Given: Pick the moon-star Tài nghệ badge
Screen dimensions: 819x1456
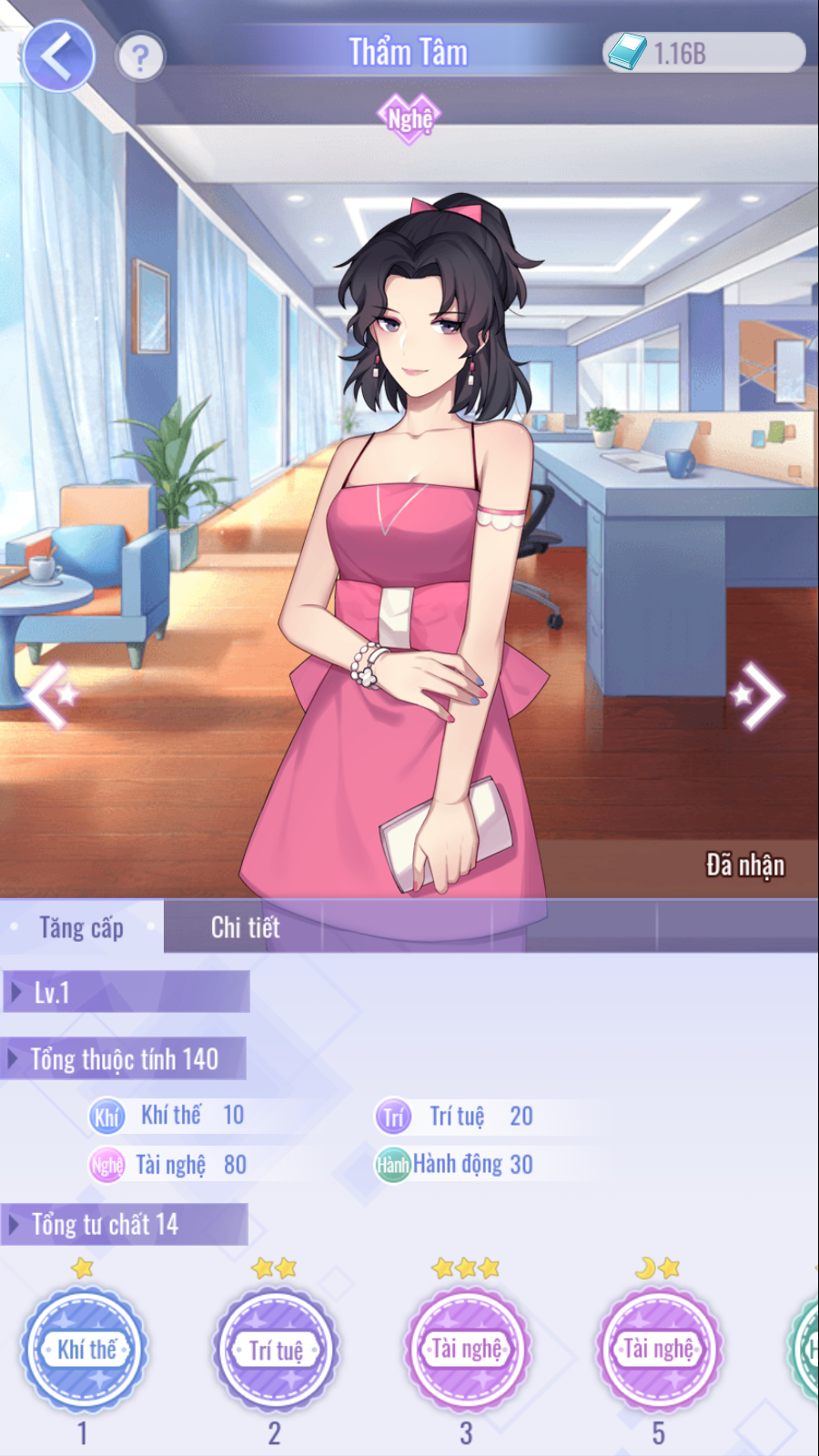Looking at the screenshot, I should coord(659,1350).
